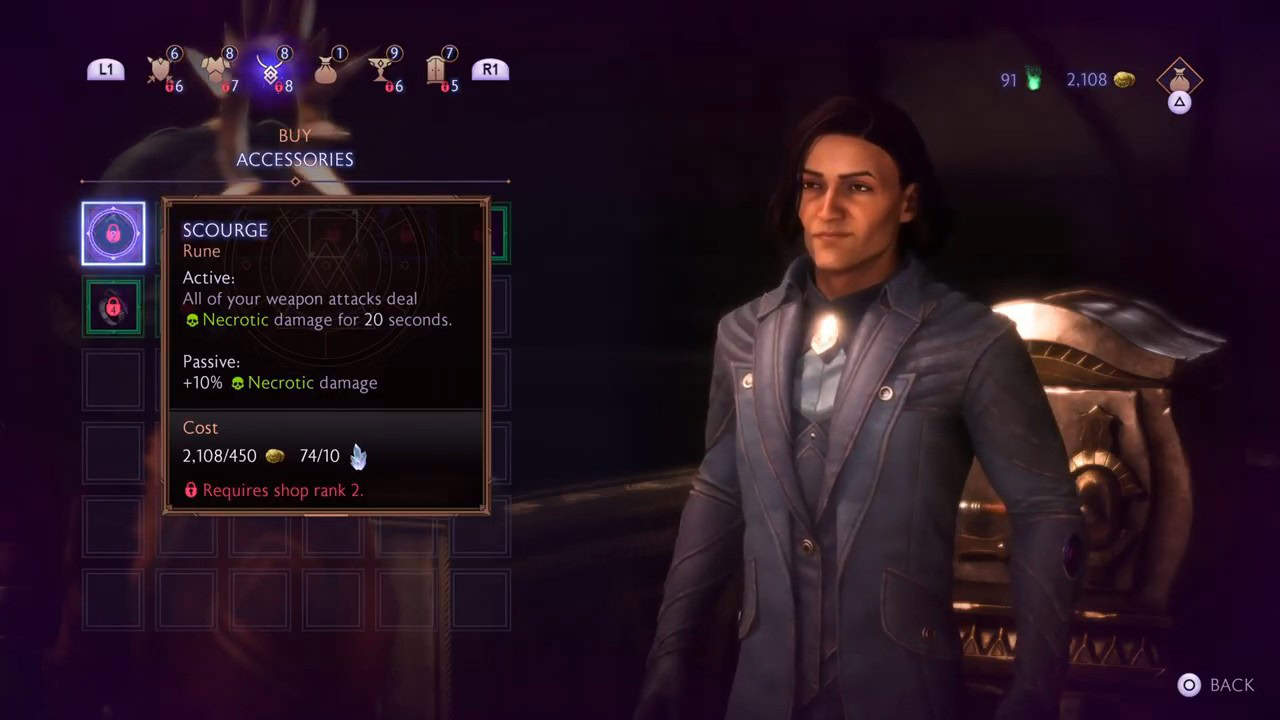
Task: Click the 'Requires shop rank 2' warning text
Action: [x=283, y=490]
